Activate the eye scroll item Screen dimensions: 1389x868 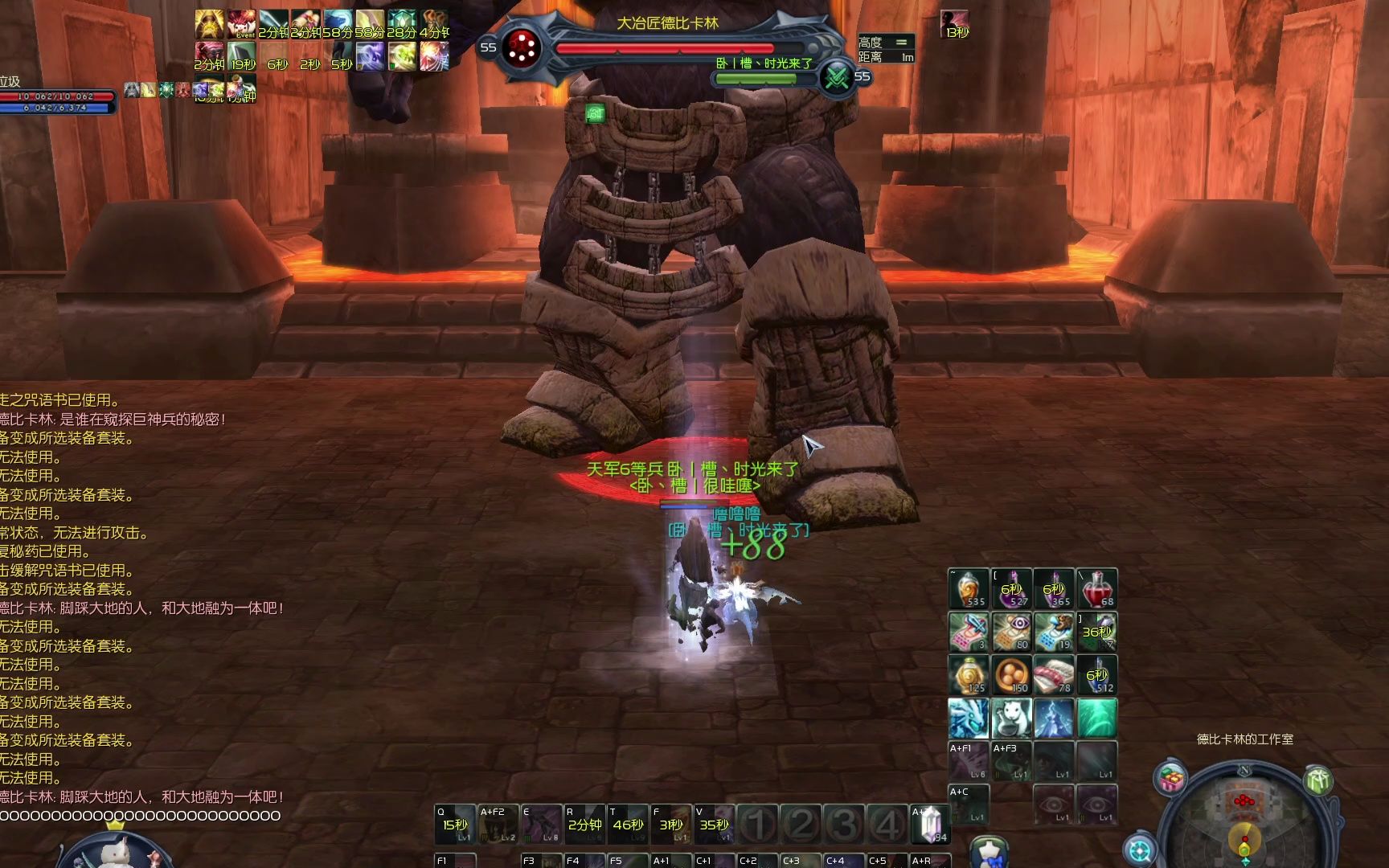coord(1011,632)
